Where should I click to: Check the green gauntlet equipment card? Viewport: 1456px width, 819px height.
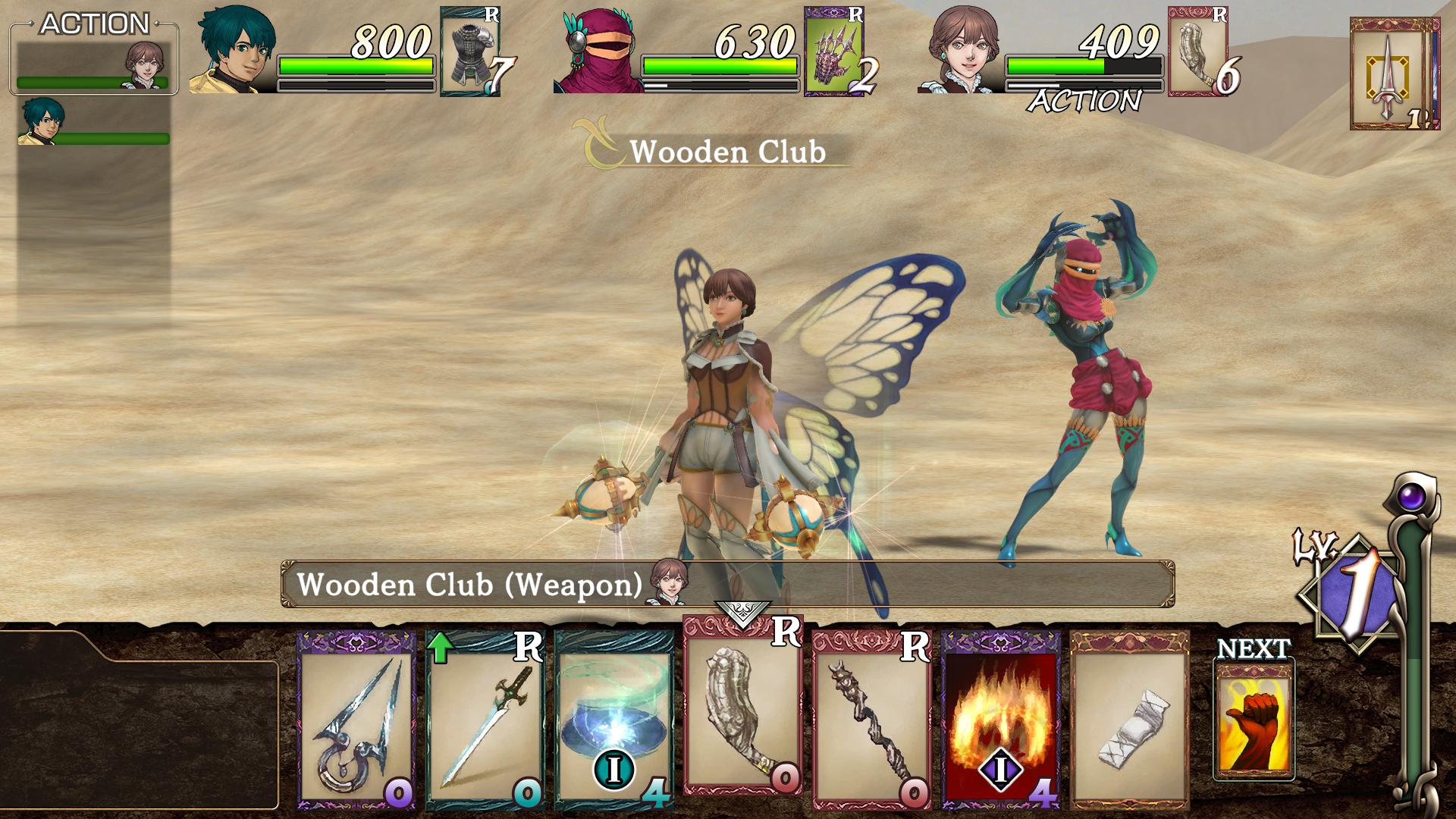(x=834, y=52)
